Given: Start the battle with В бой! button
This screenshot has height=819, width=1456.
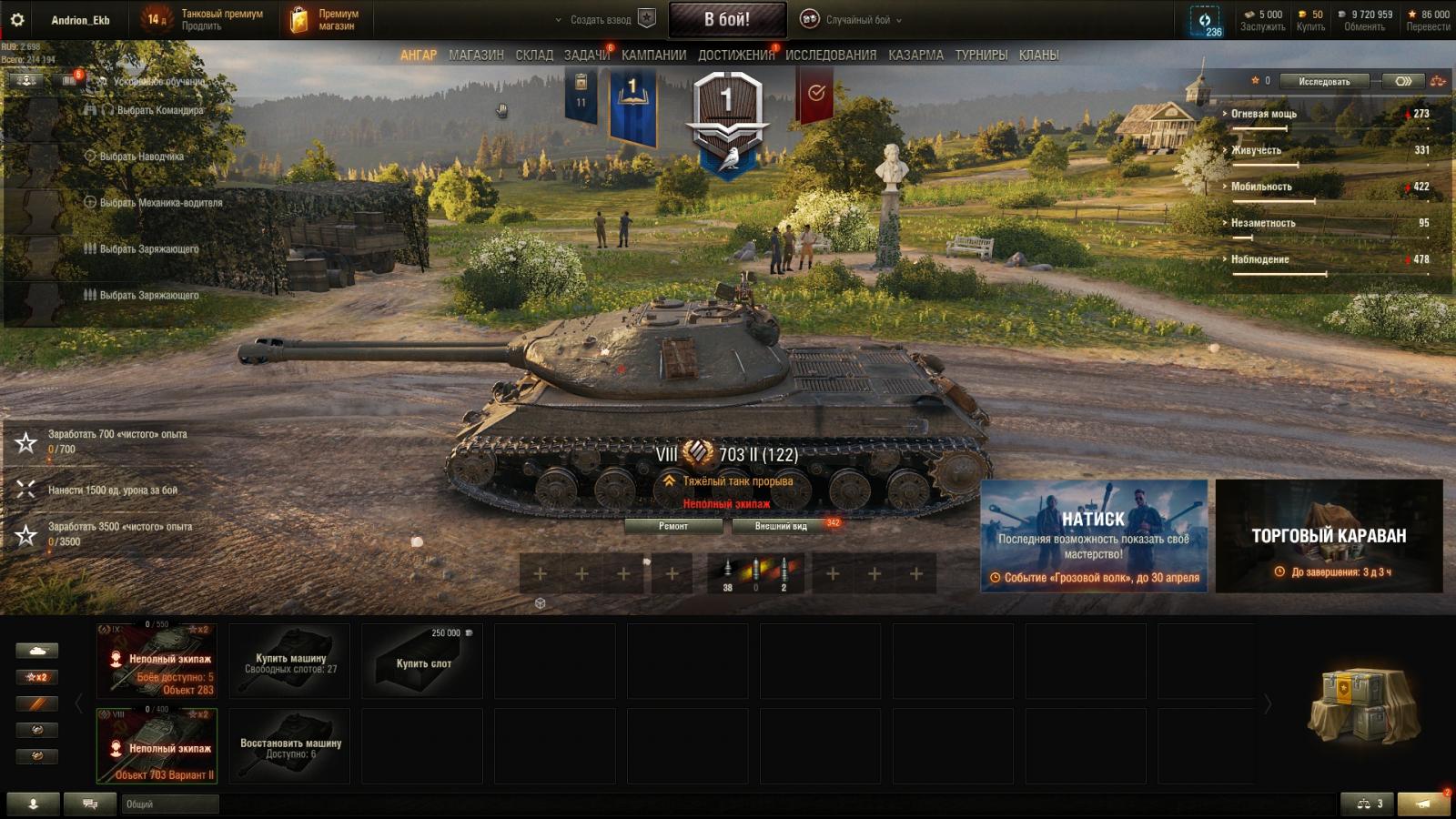Looking at the screenshot, I should point(727,19).
